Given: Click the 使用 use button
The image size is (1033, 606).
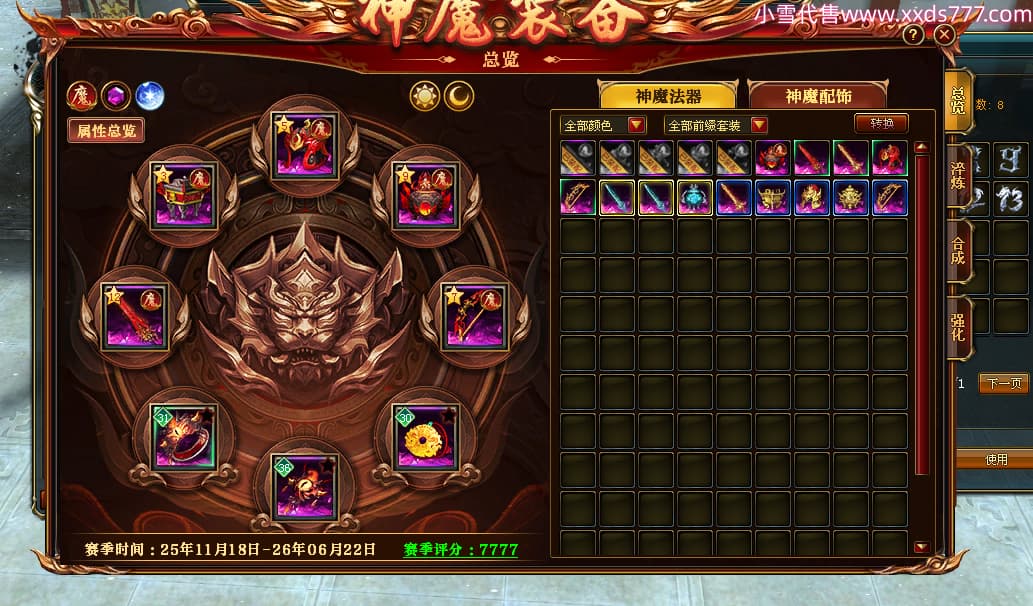Looking at the screenshot, I should (996, 460).
